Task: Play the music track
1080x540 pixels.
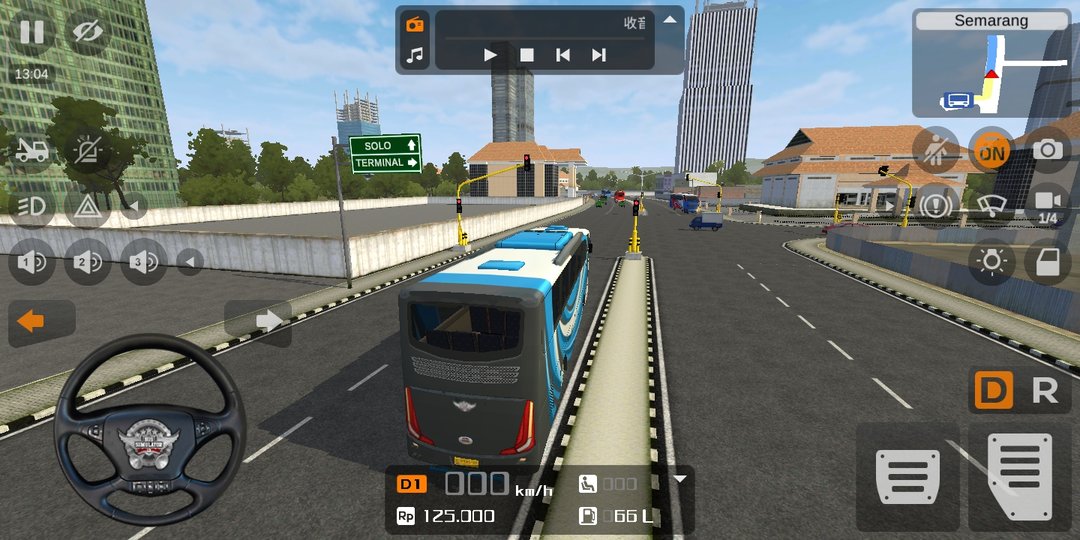Action: [x=490, y=55]
